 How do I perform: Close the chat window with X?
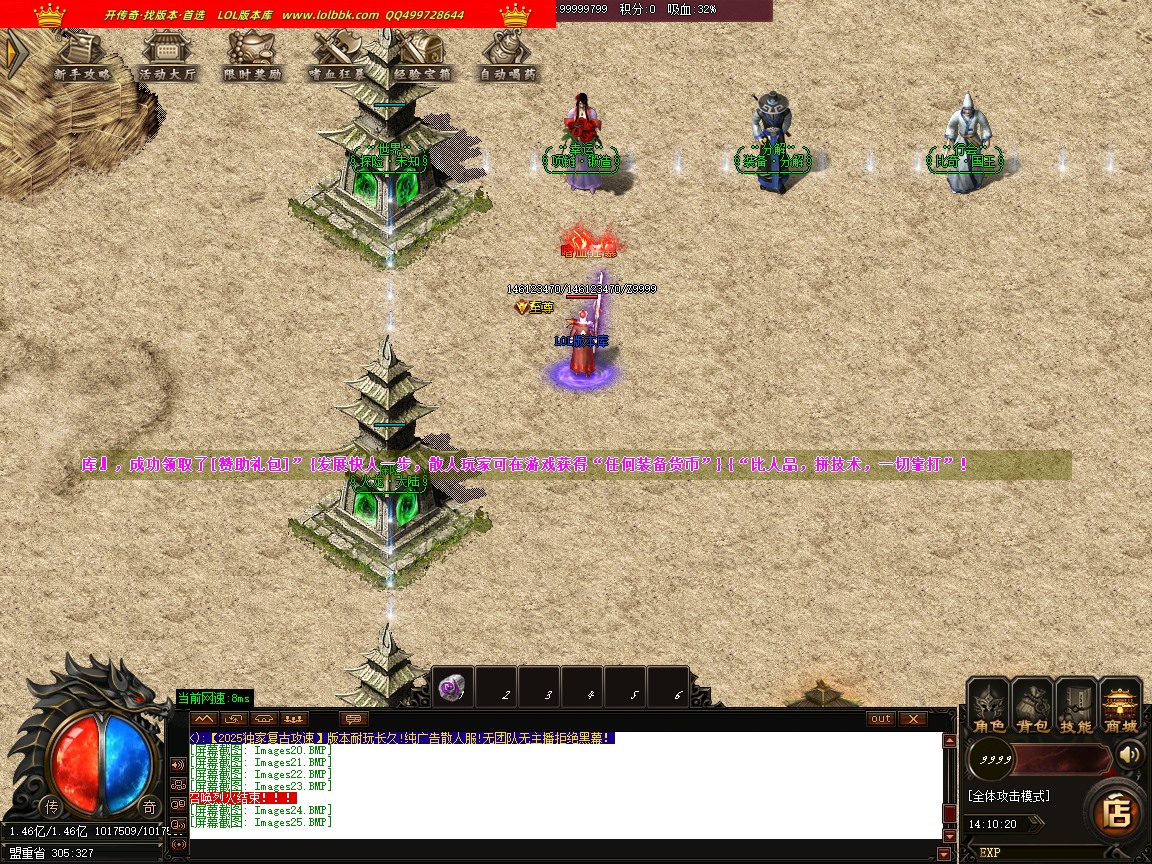[913, 719]
